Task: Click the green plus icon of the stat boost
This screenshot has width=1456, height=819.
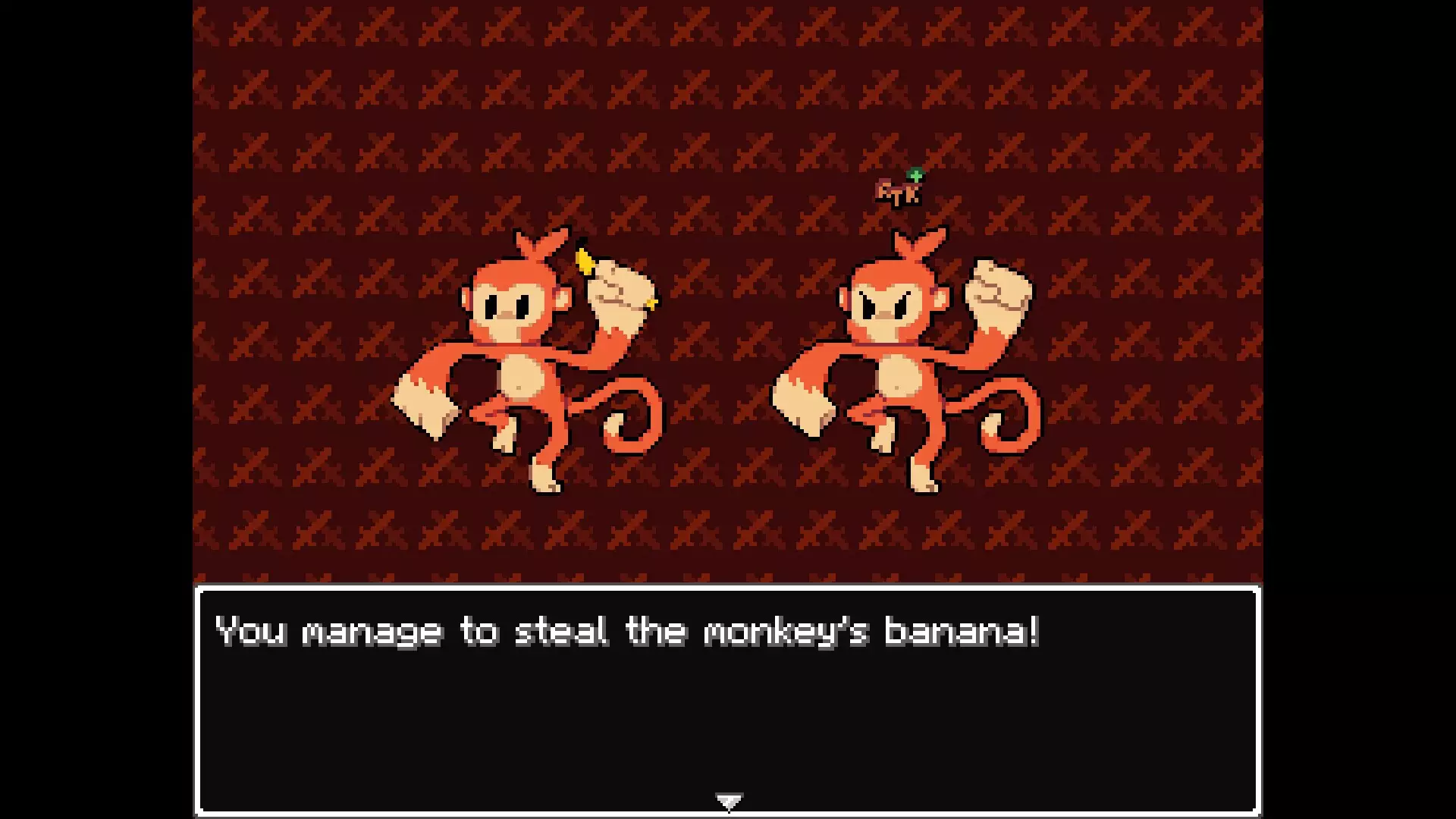Action: (915, 177)
